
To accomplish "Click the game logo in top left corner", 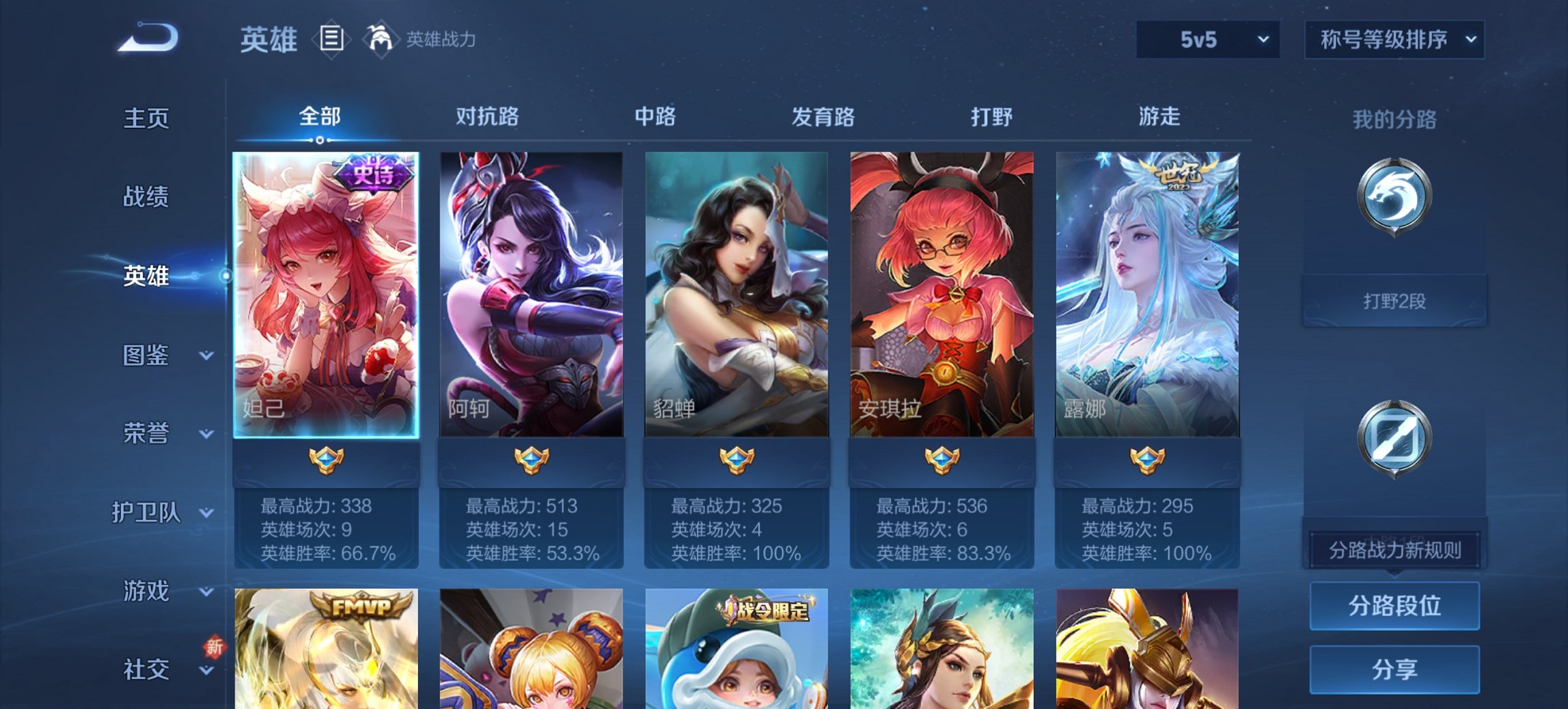I will (146, 37).
